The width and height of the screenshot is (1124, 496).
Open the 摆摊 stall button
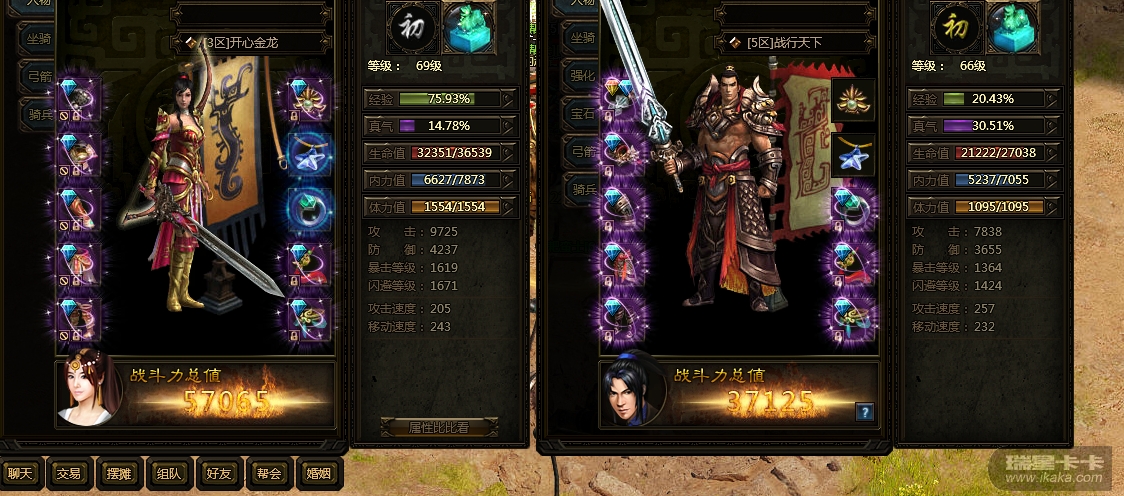[x=118, y=473]
